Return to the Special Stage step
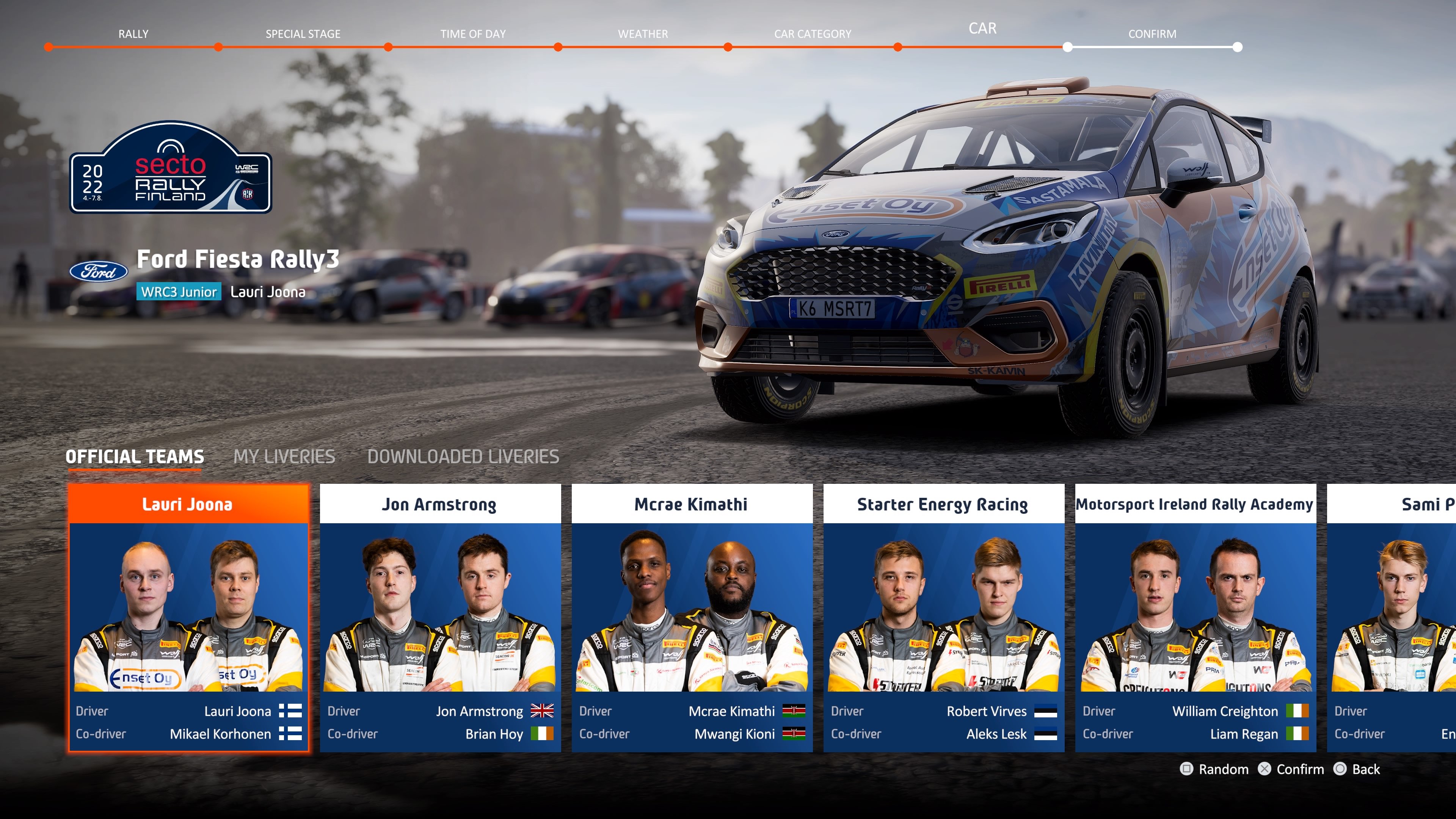Viewport: 1456px width, 819px height. pyautogui.click(x=303, y=35)
